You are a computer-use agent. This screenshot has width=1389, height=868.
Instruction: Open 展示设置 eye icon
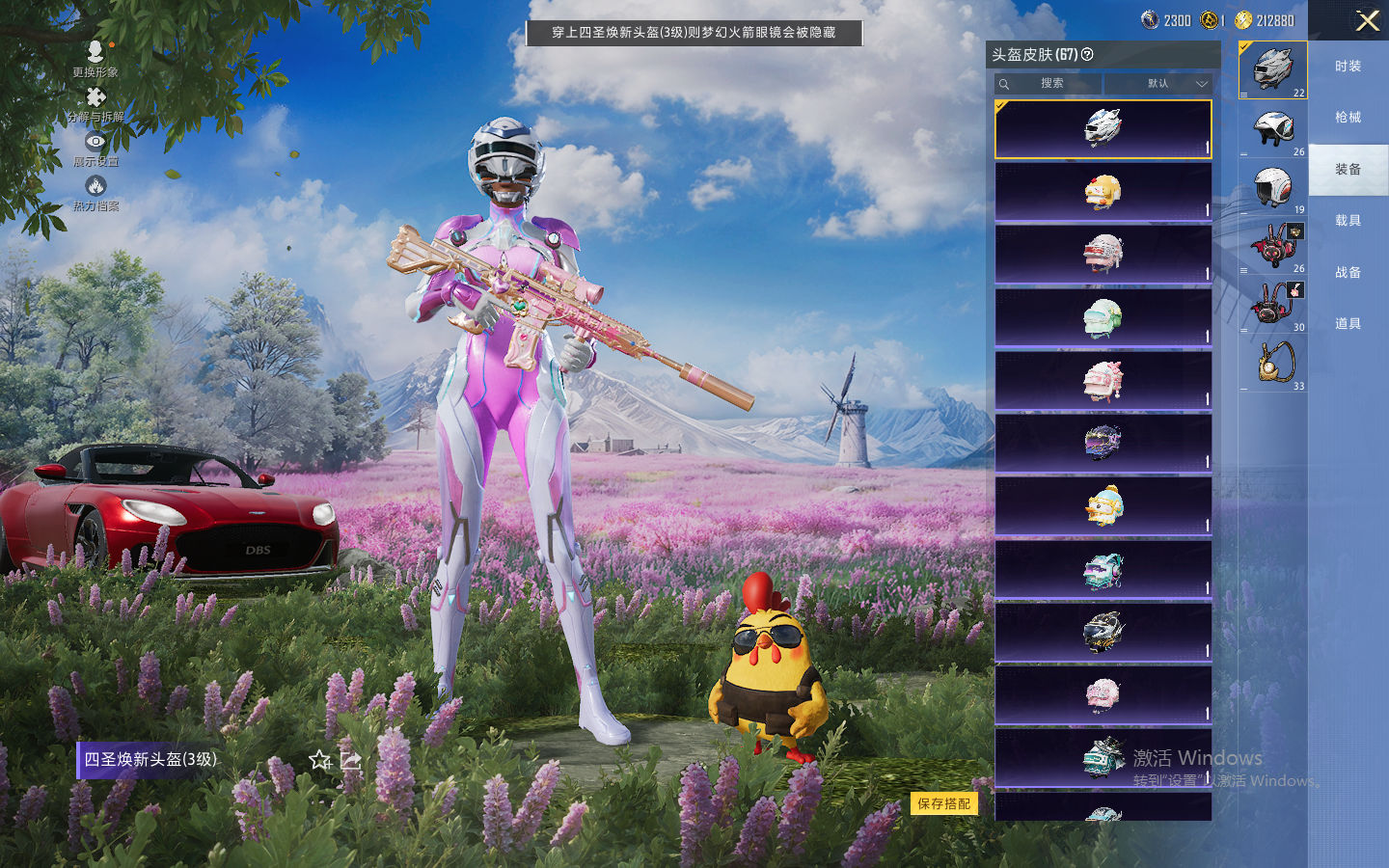click(95, 149)
